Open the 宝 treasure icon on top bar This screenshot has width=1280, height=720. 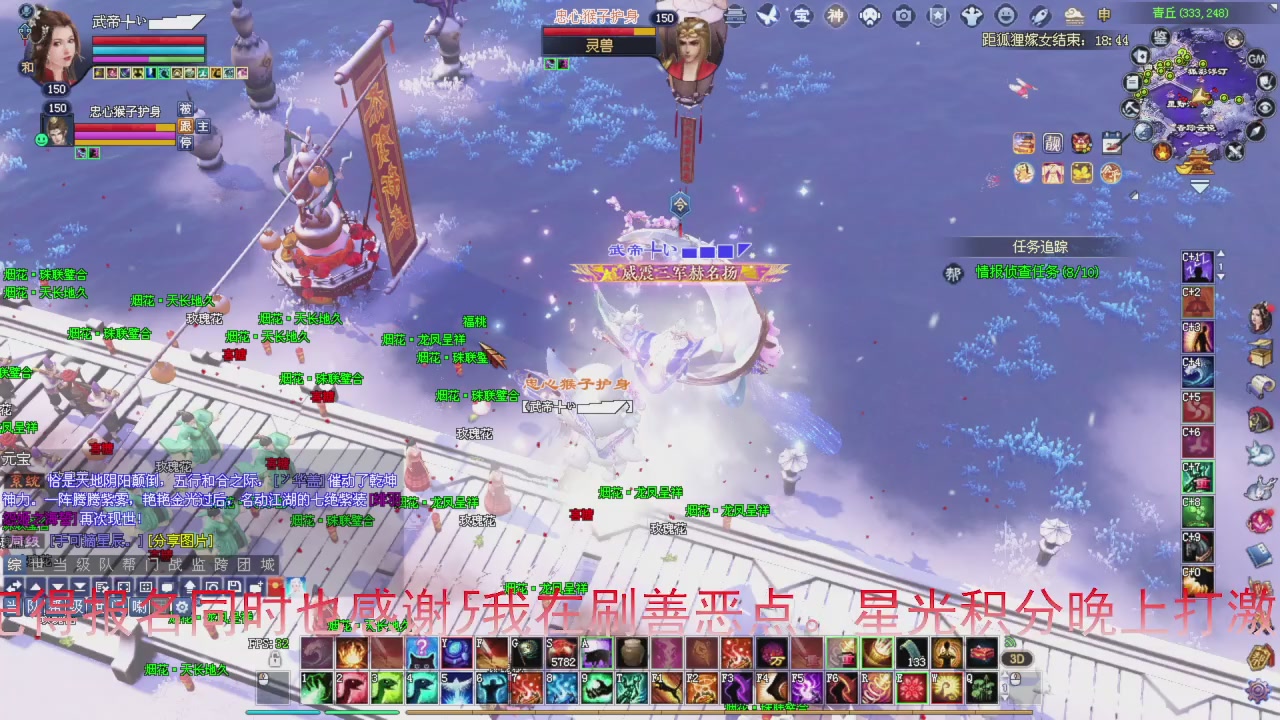pos(801,15)
